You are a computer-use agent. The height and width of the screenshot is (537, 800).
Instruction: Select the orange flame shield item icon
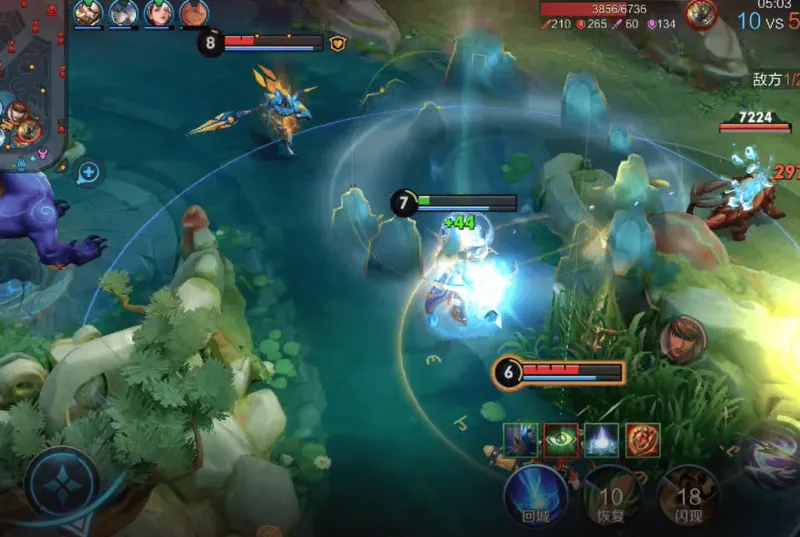coord(642,440)
